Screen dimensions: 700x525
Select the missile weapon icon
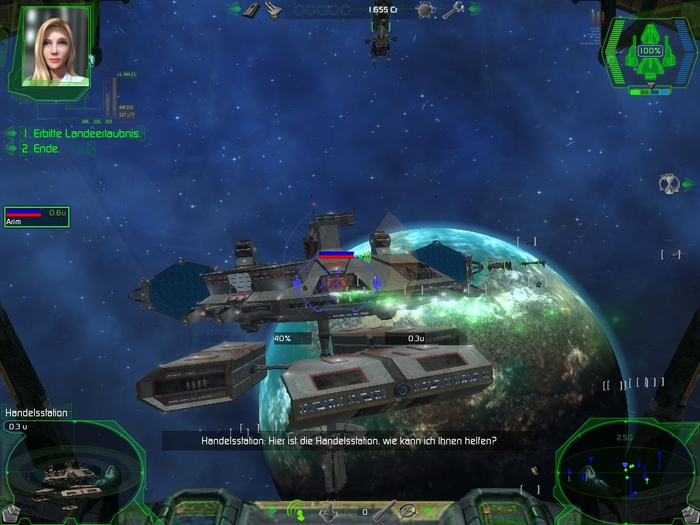[384, 511]
